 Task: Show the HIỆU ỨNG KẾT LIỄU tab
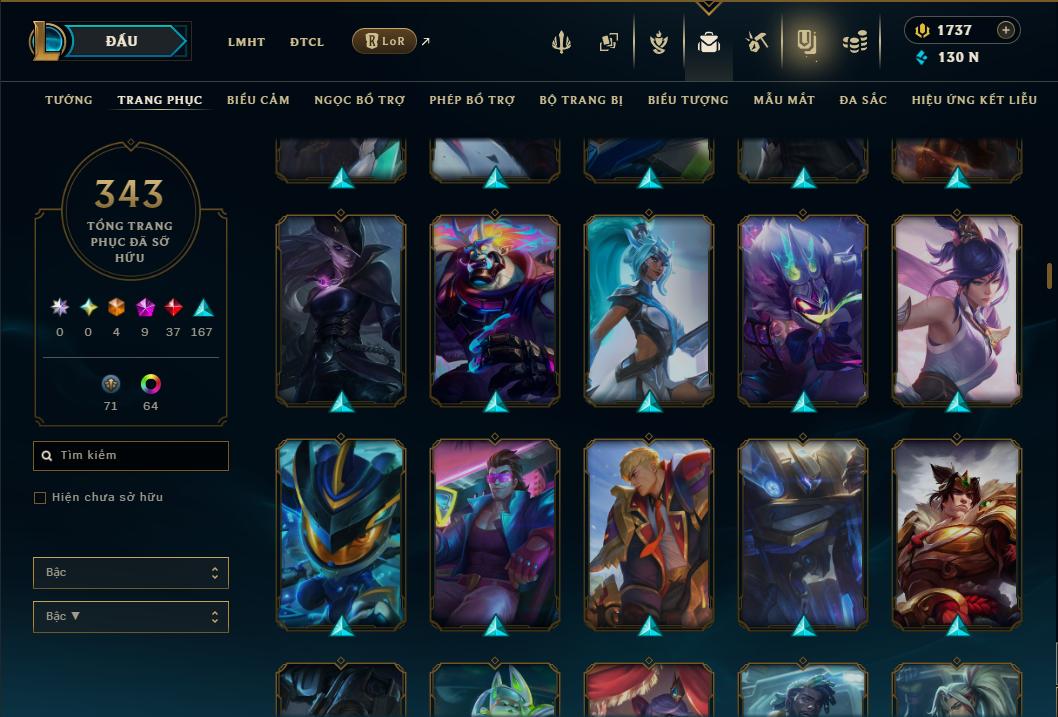(974, 100)
